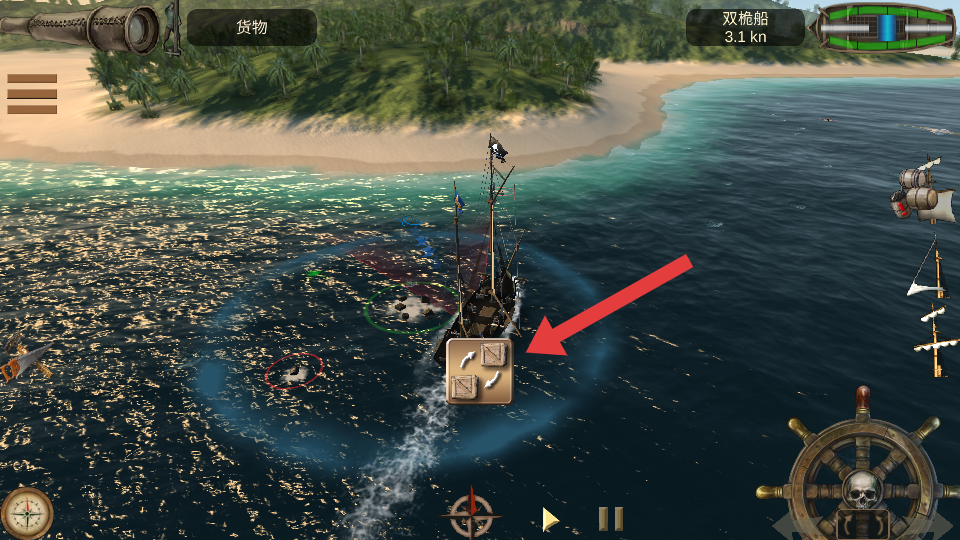The width and height of the screenshot is (960, 540).
Task: Pause the game with the pause button
Action: tap(611, 518)
